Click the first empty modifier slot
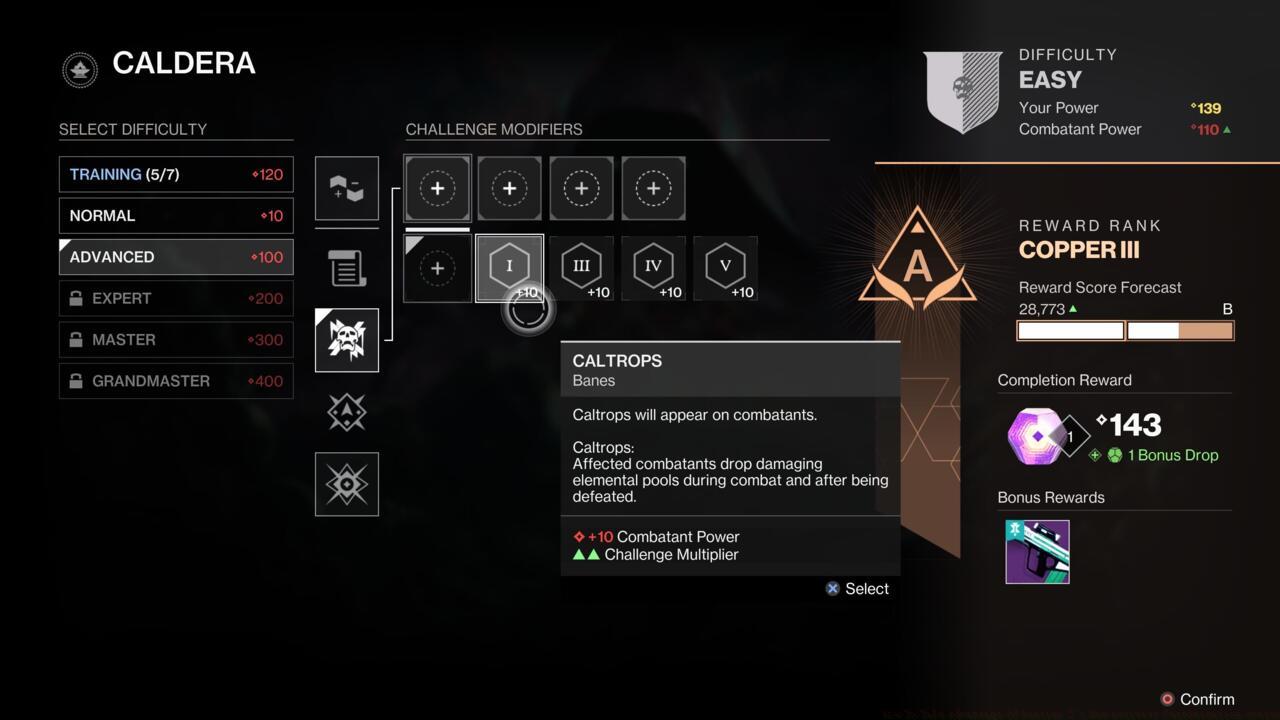The width and height of the screenshot is (1280, 720). [437, 188]
